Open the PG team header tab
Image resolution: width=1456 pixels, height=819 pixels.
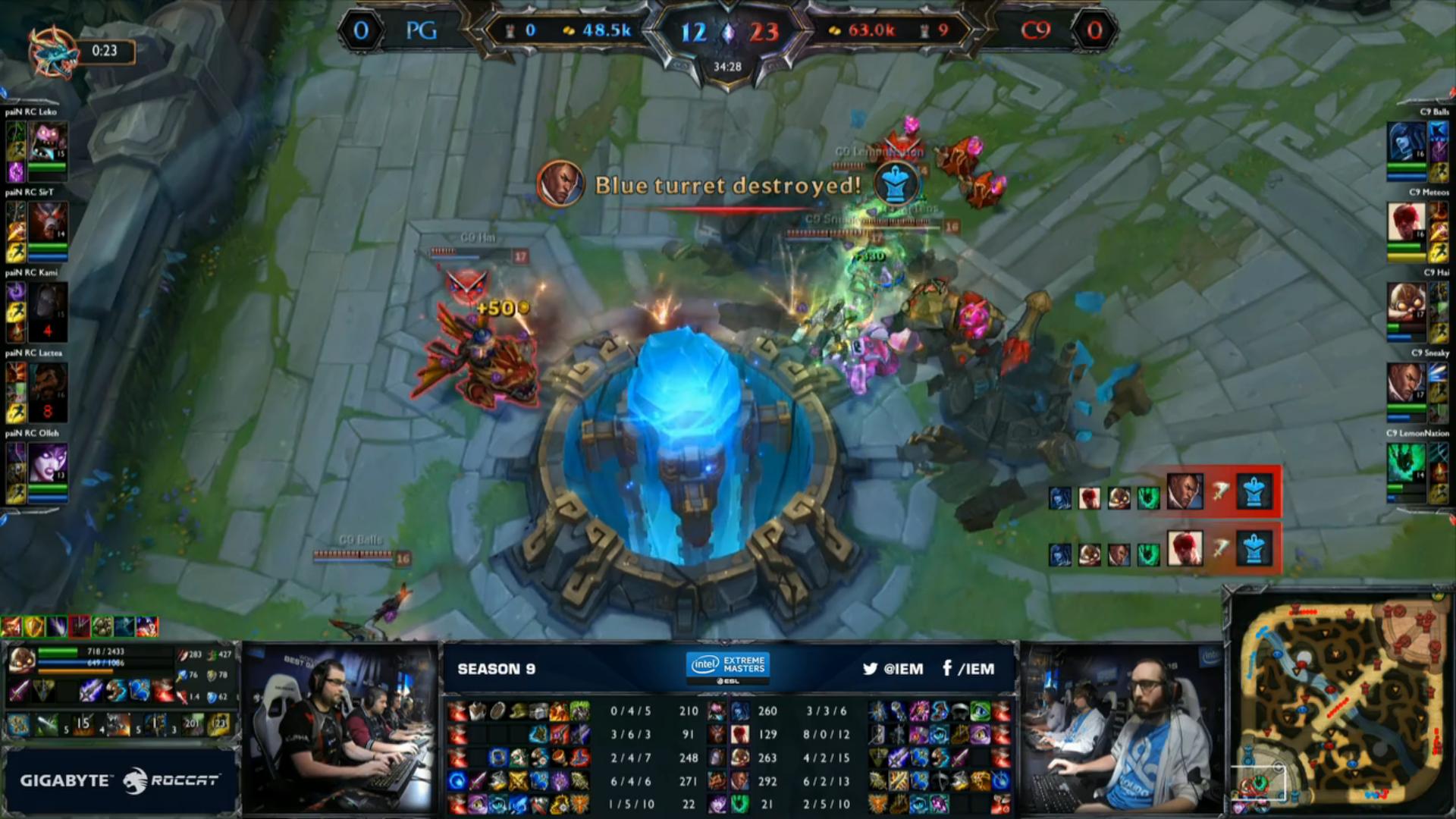(422, 31)
